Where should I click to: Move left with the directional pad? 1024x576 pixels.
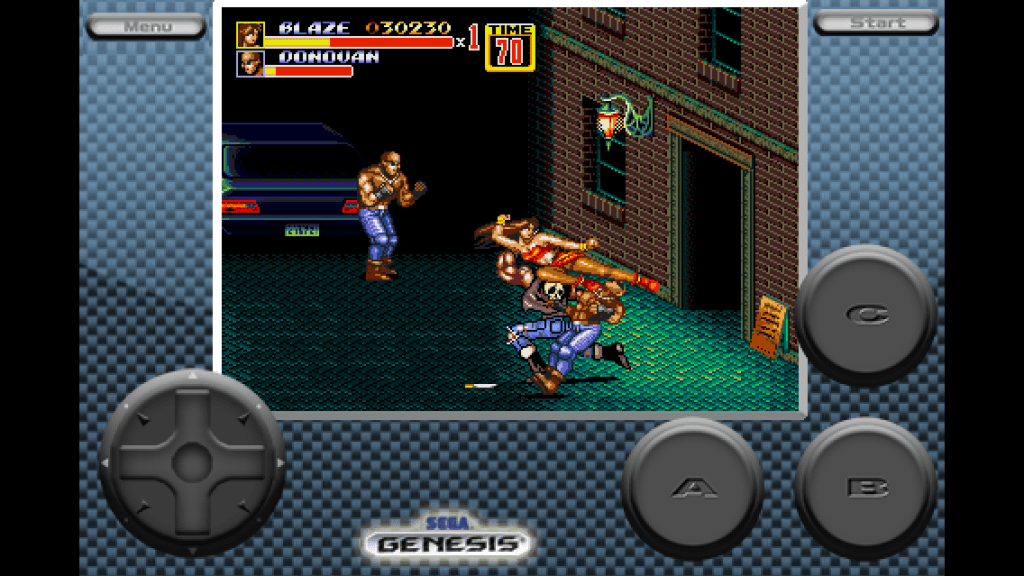tap(140, 462)
